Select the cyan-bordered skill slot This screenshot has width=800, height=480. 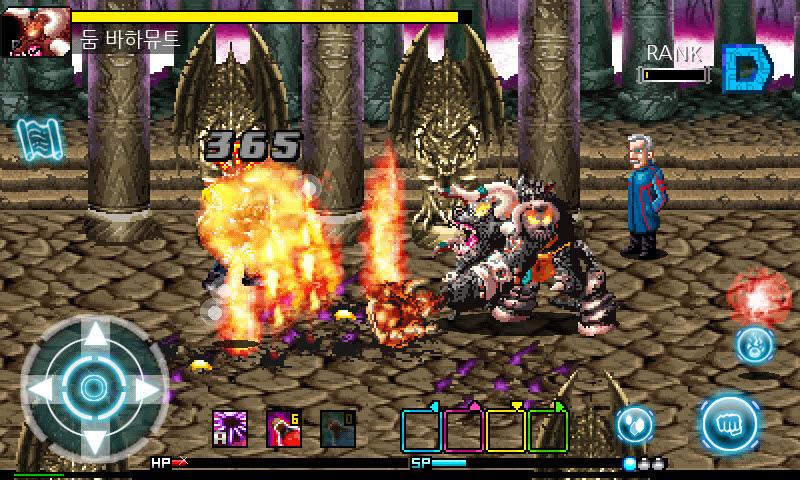[x=421, y=430]
